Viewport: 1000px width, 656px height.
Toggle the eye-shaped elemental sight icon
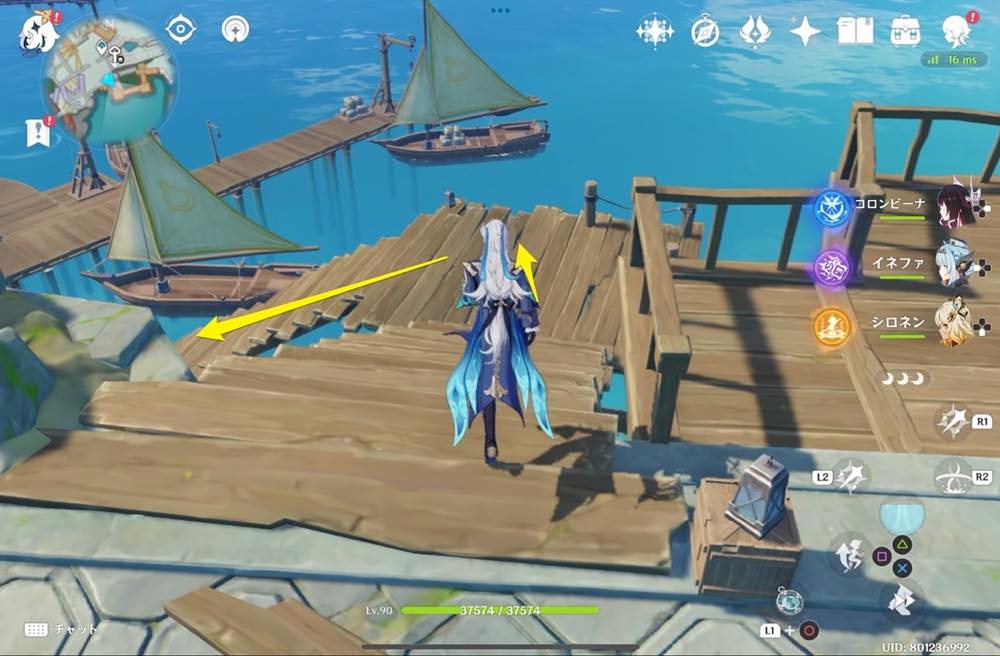coord(181,29)
